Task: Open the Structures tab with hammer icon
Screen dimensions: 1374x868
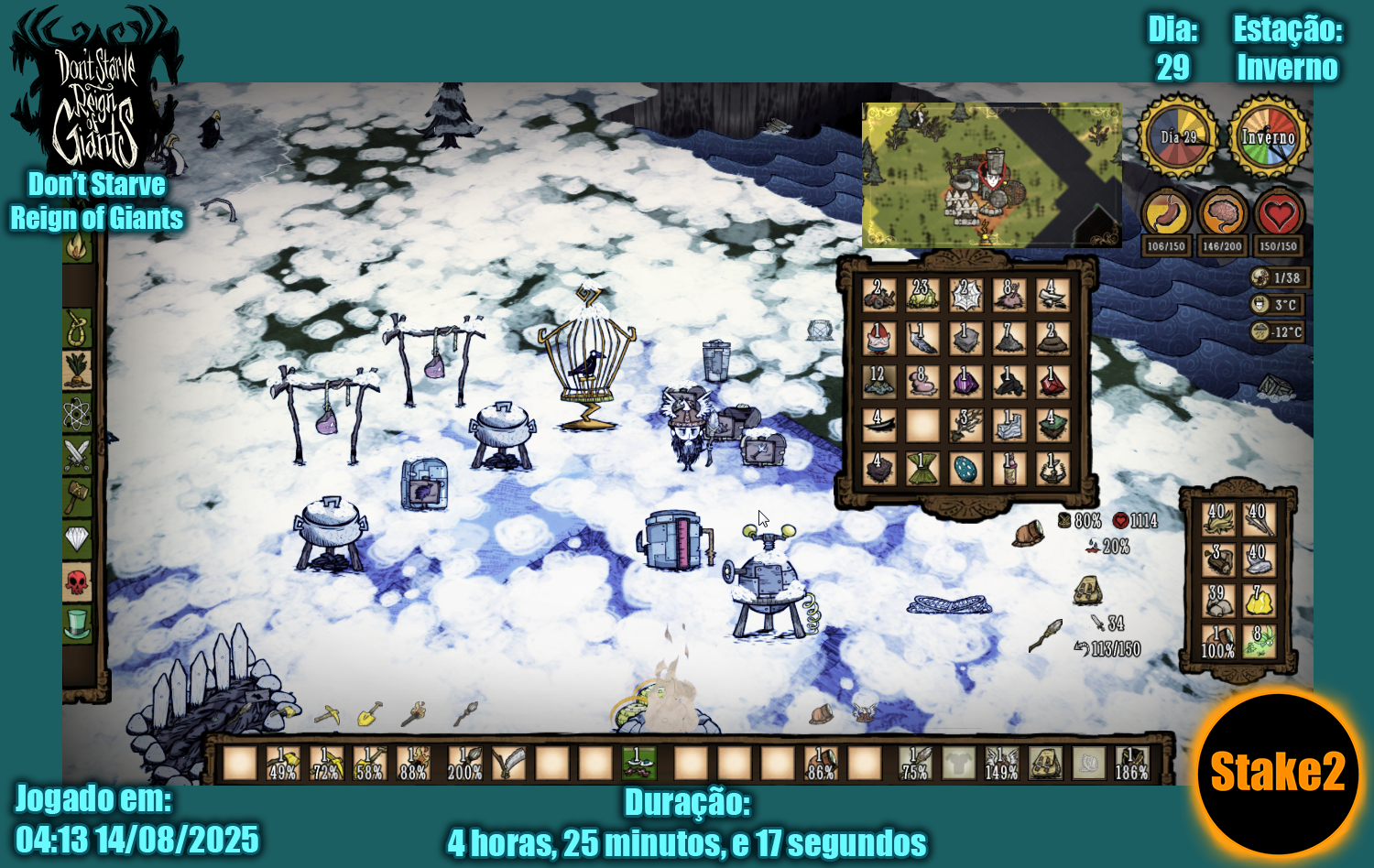Action: pyautogui.click(x=77, y=497)
